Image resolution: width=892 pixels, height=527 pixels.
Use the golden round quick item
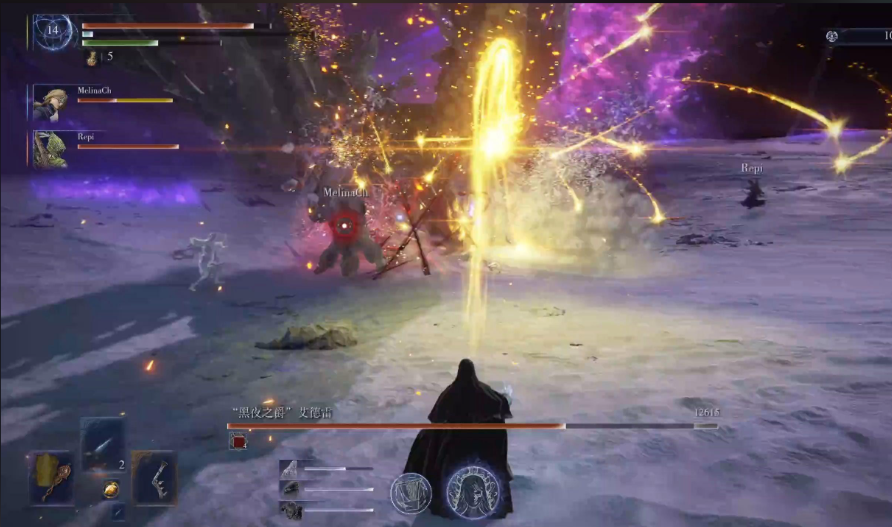[111, 490]
